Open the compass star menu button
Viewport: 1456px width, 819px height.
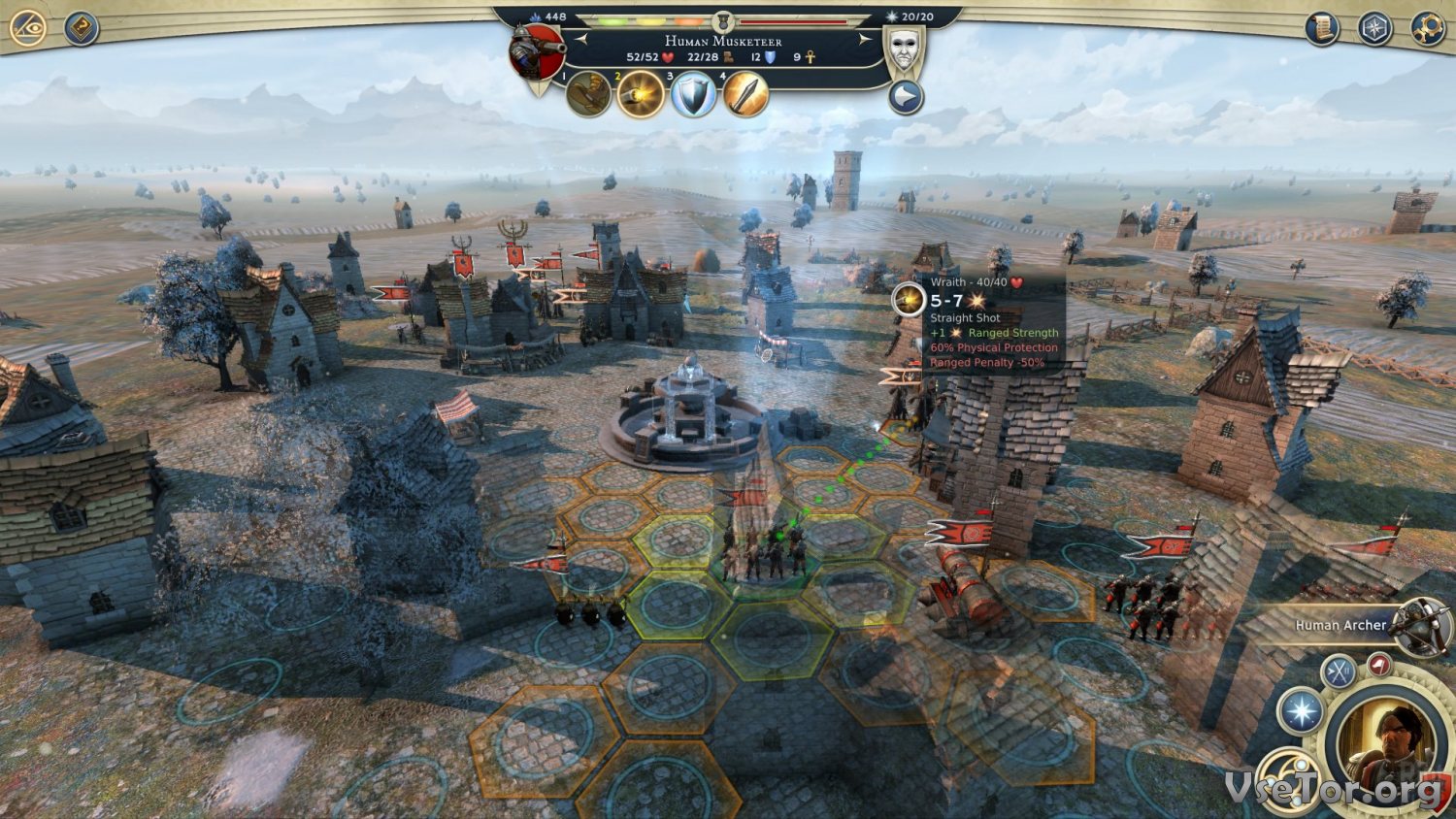1374,29
